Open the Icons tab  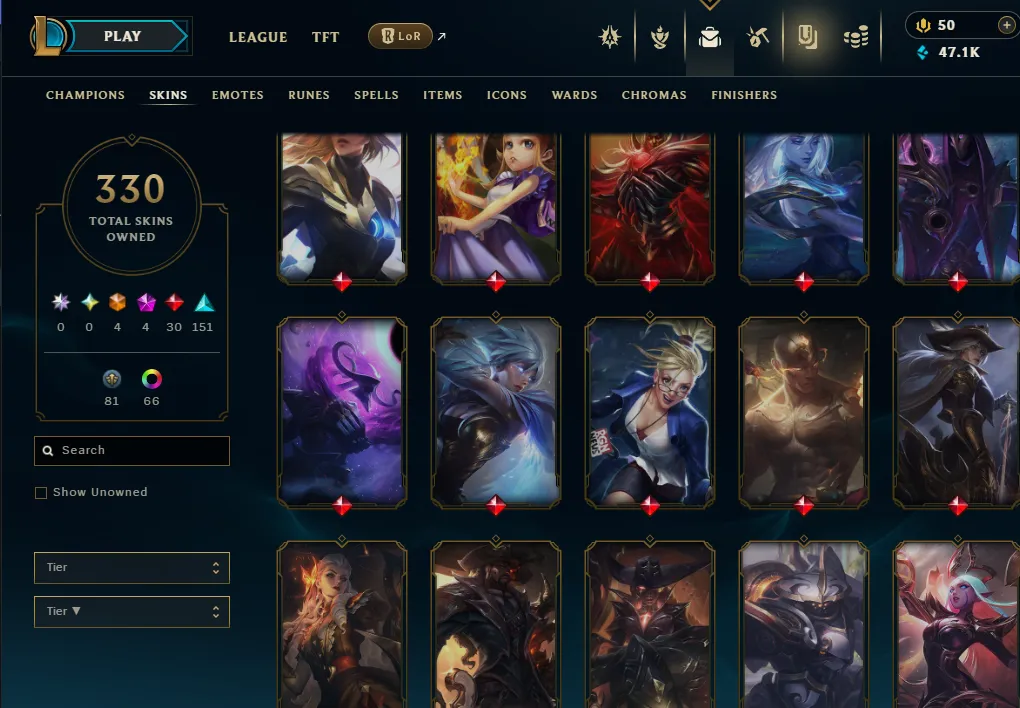point(507,95)
